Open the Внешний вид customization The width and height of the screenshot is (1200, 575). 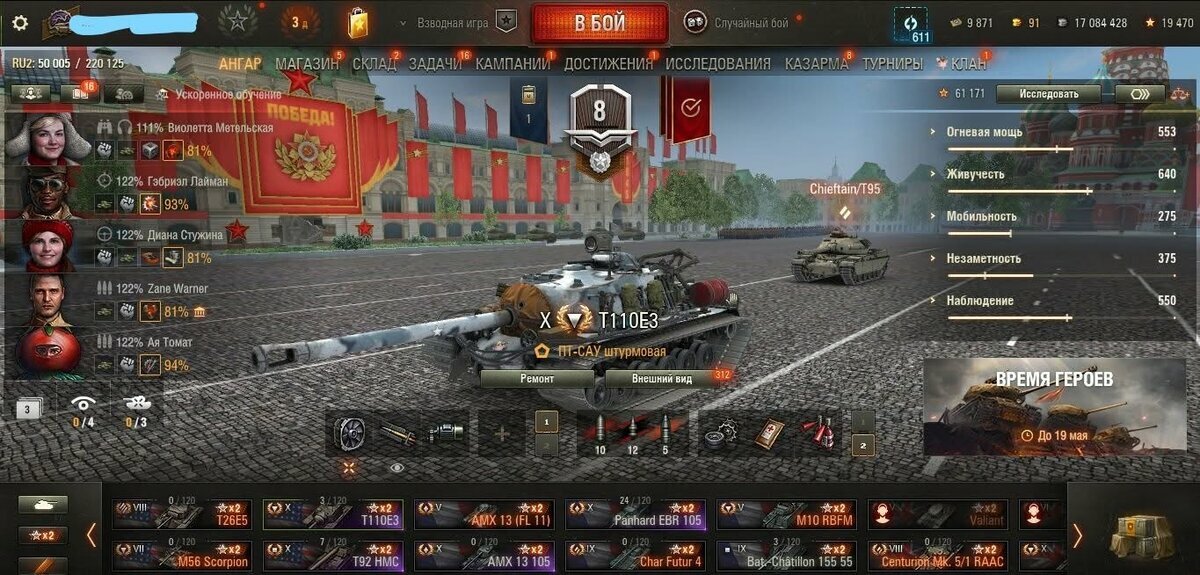662,379
